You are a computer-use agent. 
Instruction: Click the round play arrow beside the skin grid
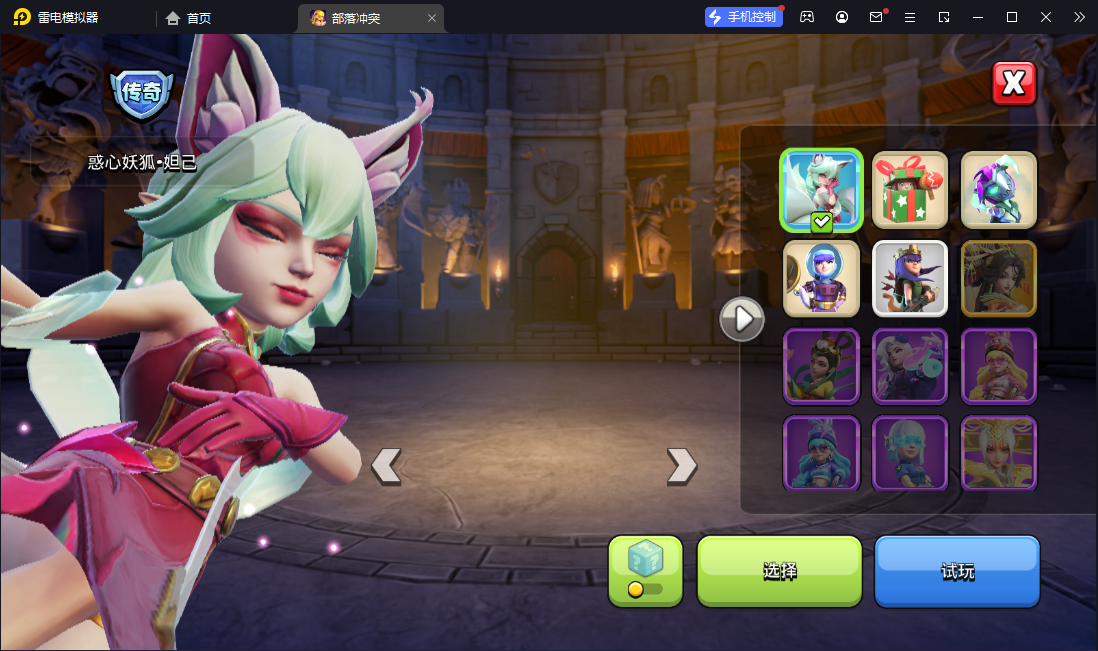click(742, 319)
